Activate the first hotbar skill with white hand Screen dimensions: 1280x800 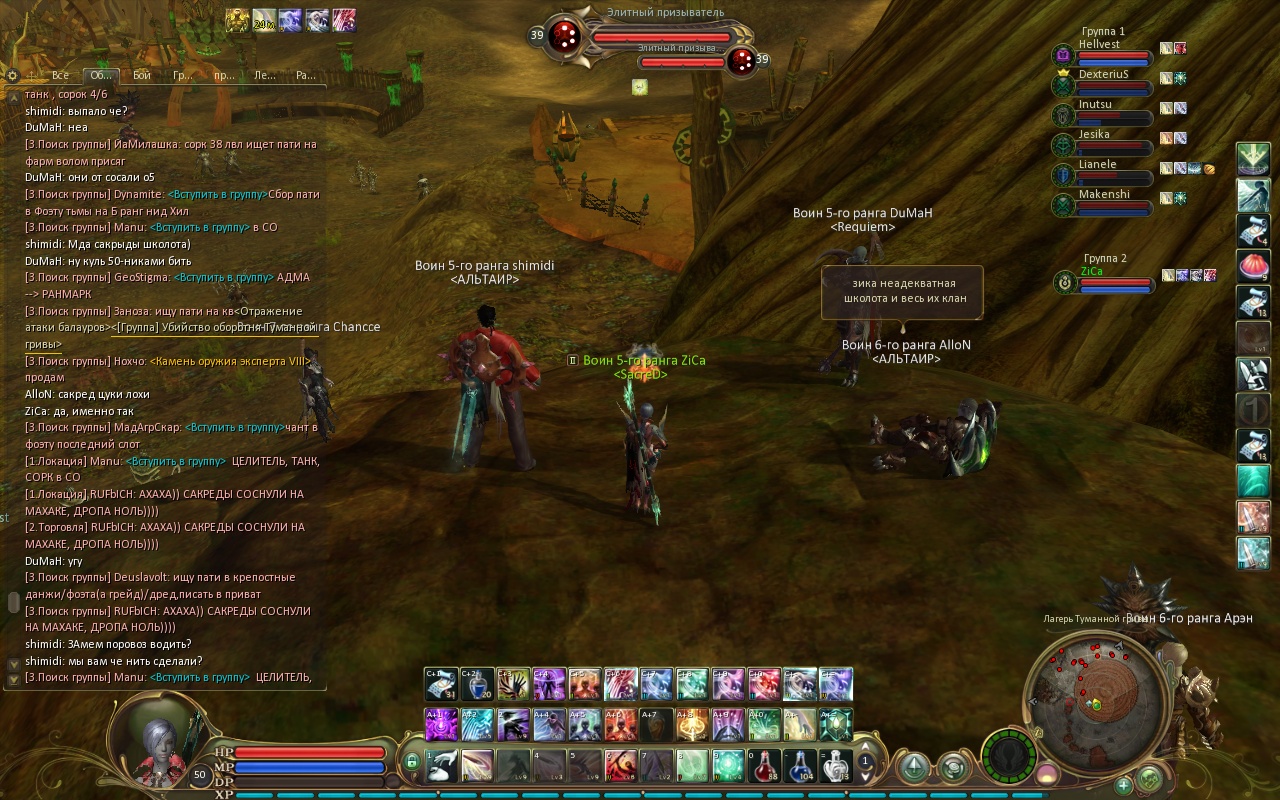coord(441,765)
